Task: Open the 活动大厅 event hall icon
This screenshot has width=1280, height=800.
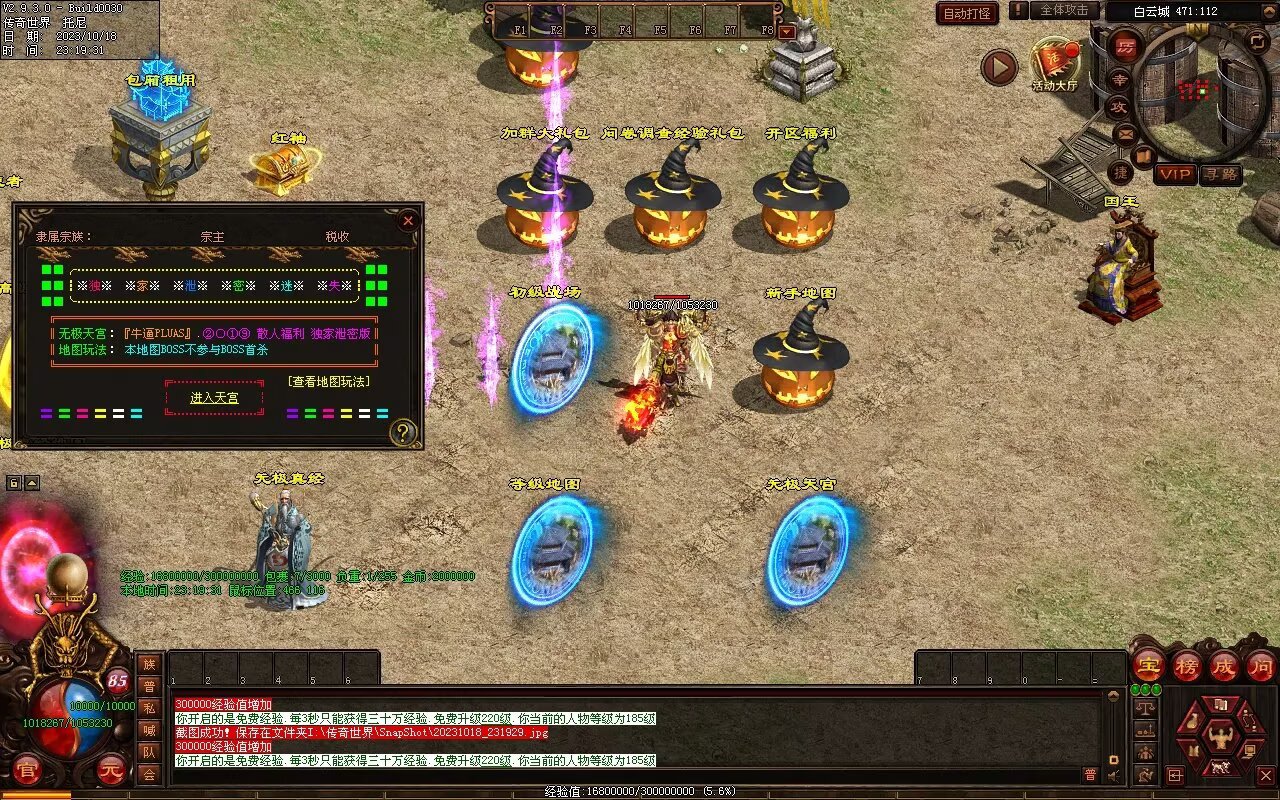Action: point(1055,66)
